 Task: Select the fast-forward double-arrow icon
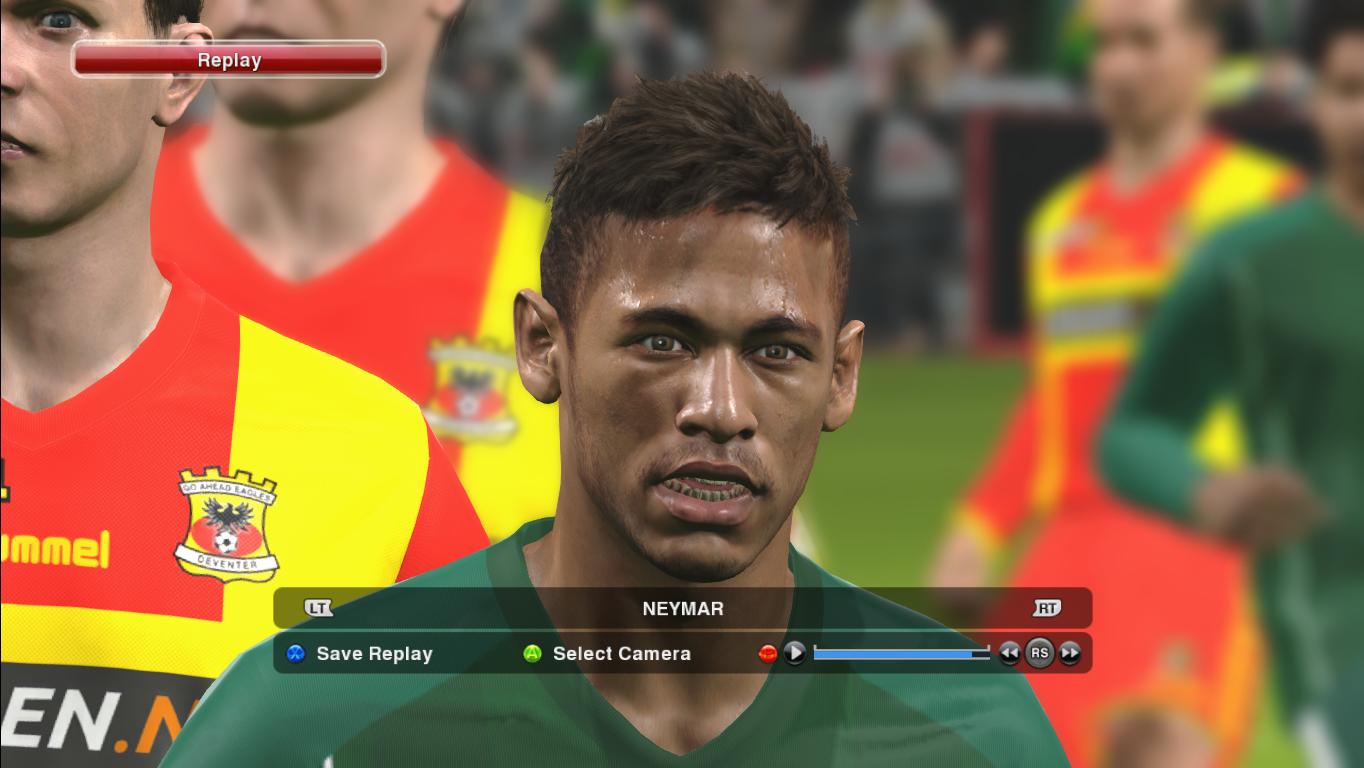(1068, 653)
